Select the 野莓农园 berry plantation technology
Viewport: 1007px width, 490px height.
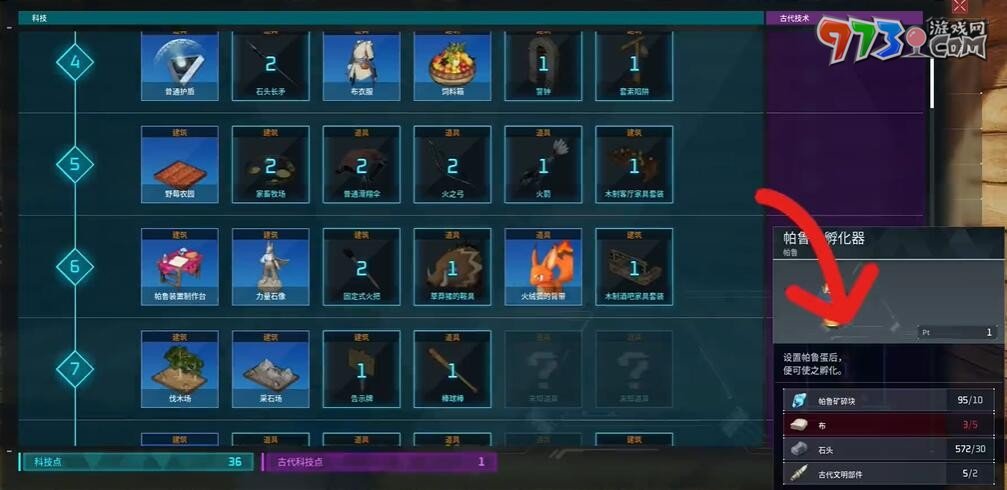(x=180, y=164)
